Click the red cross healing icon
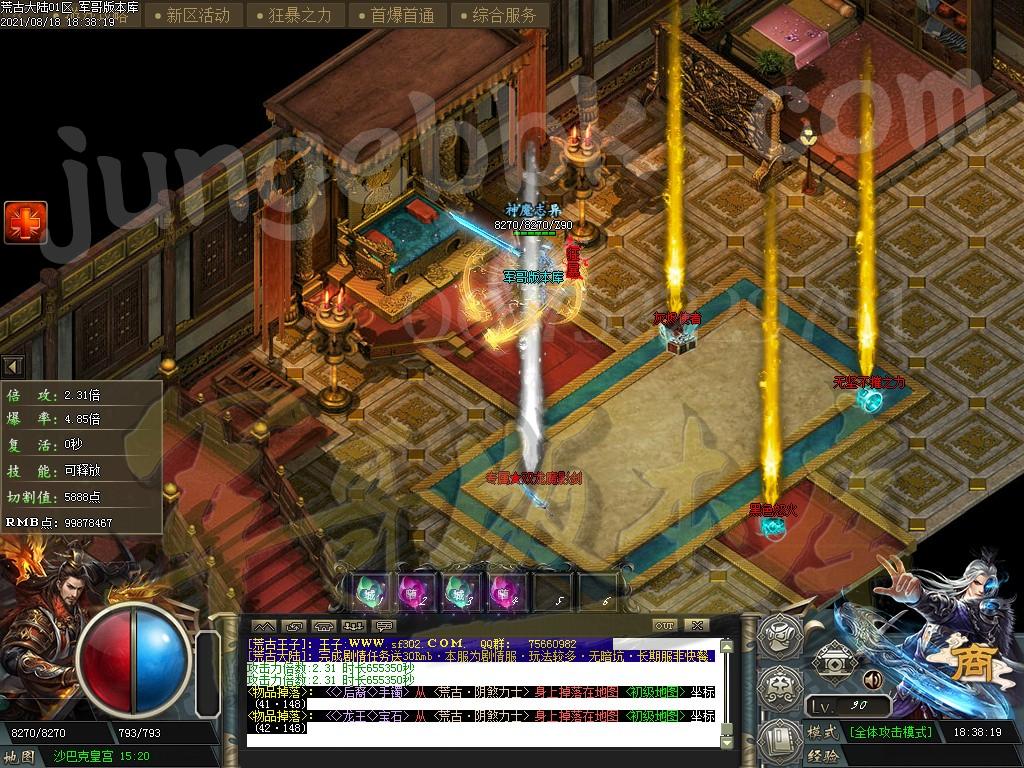Image resolution: width=1024 pixels, height=768 pixels. pos(25,222)
